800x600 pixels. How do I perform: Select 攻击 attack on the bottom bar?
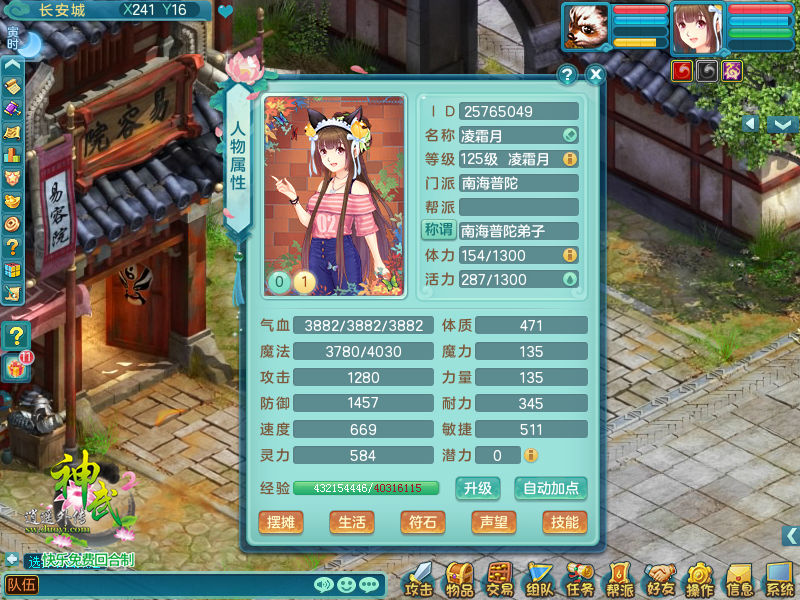coord(420,580)
